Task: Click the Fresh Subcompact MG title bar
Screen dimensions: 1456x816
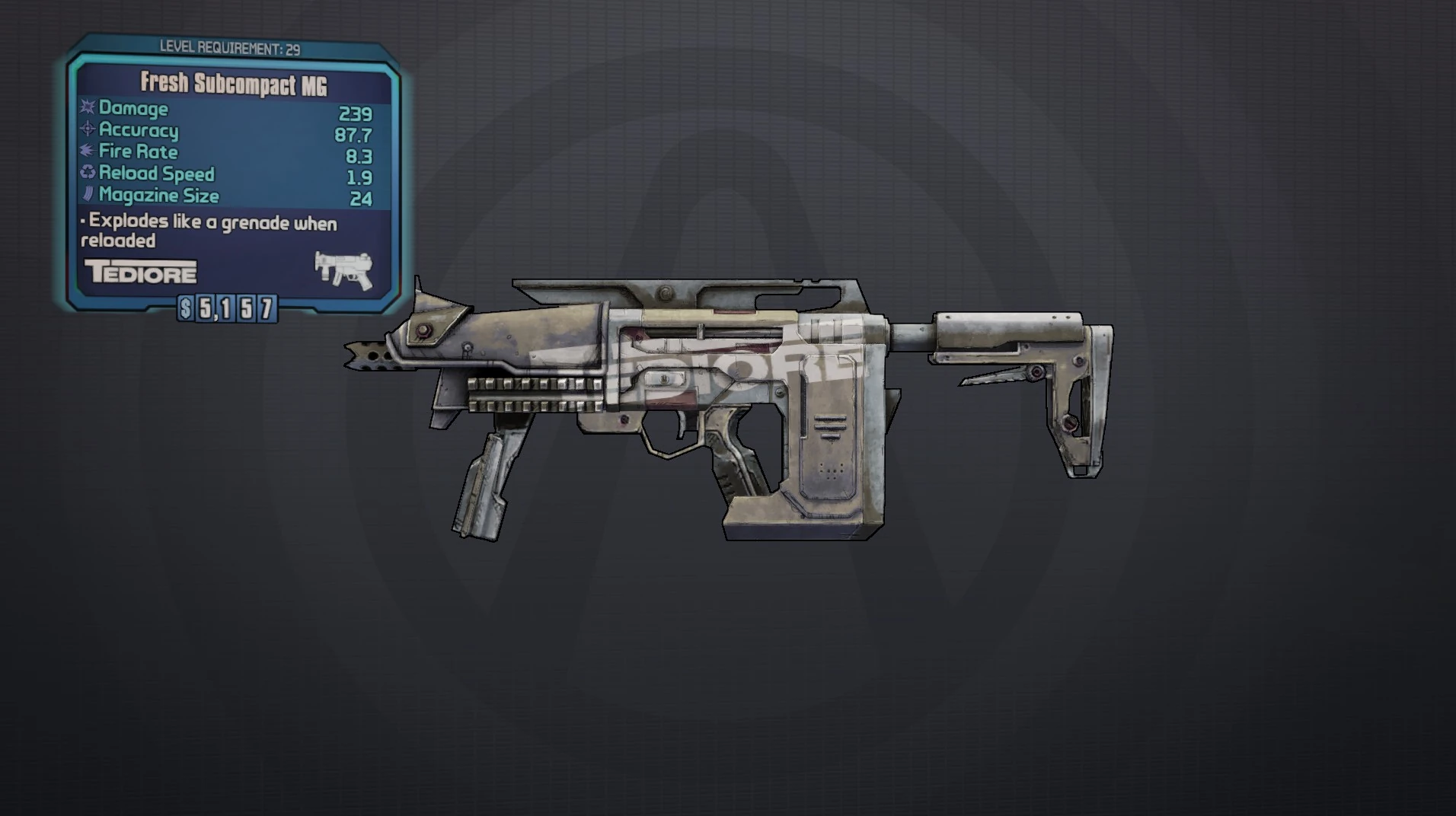Action: point(232,84)
